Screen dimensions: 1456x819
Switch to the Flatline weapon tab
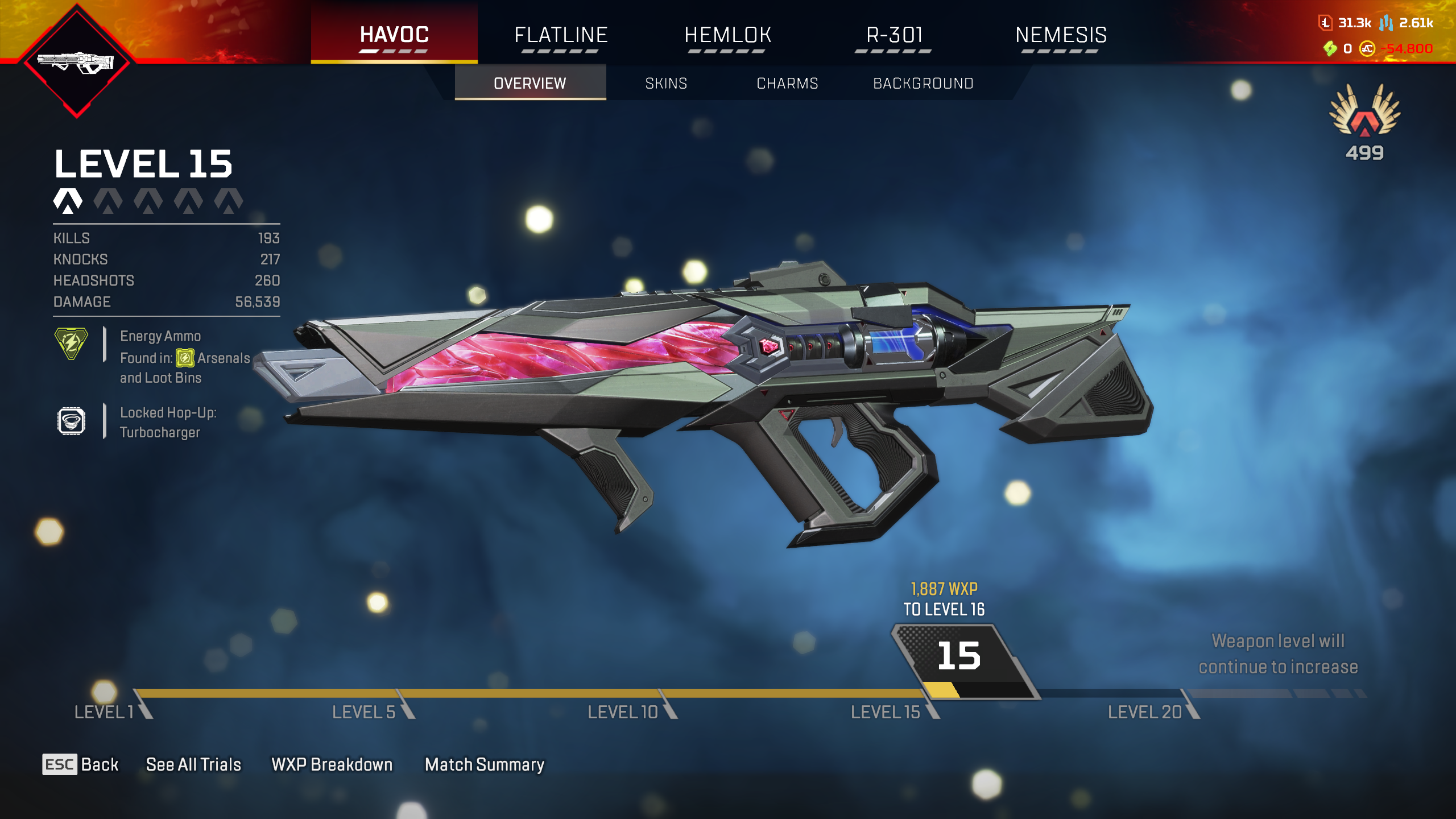pos(561,35)
